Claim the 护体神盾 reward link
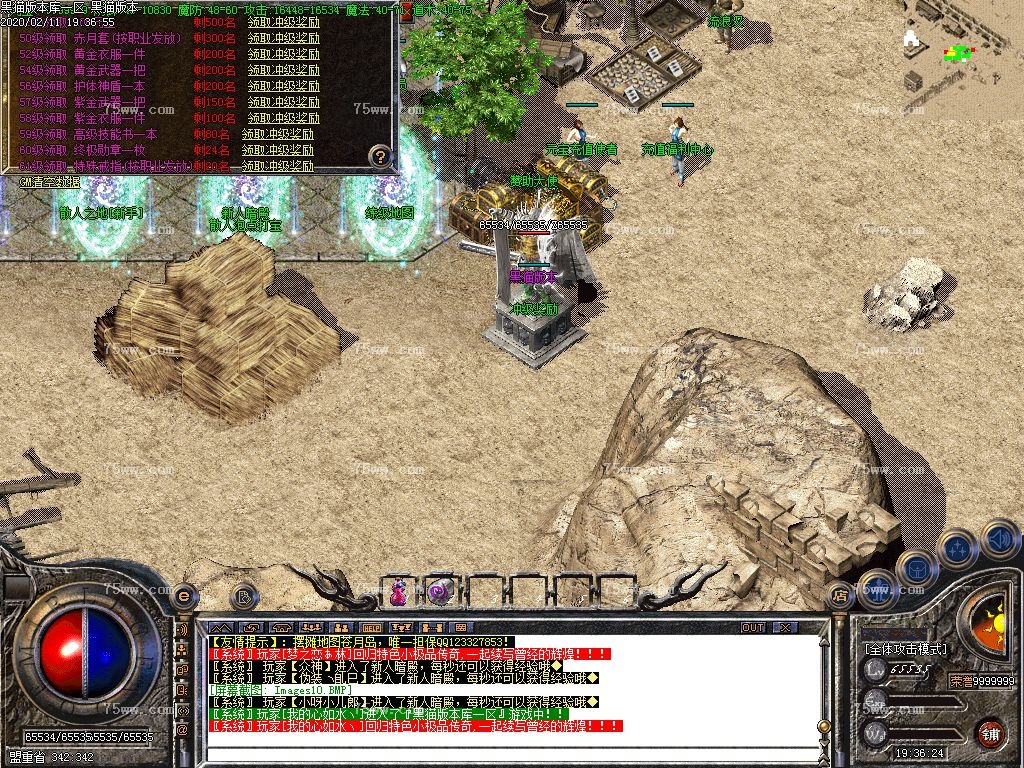 pos(283,86)
